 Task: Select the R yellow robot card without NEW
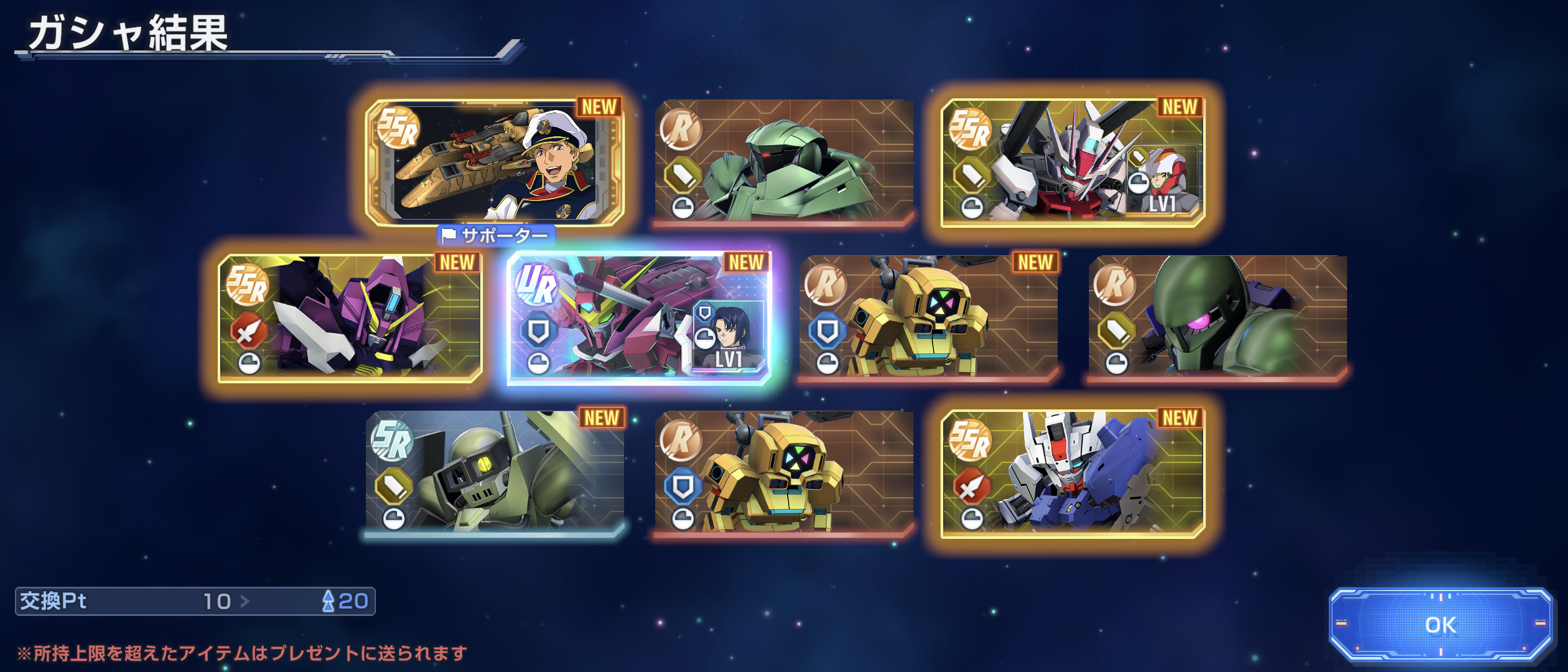[784, 473]
